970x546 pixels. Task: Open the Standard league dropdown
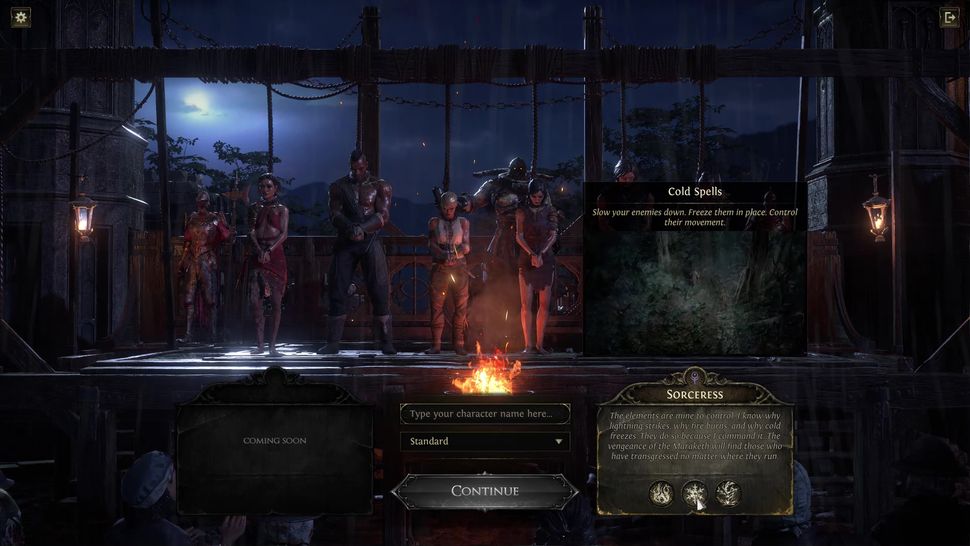pyautogui.click(x=485, y=441)
